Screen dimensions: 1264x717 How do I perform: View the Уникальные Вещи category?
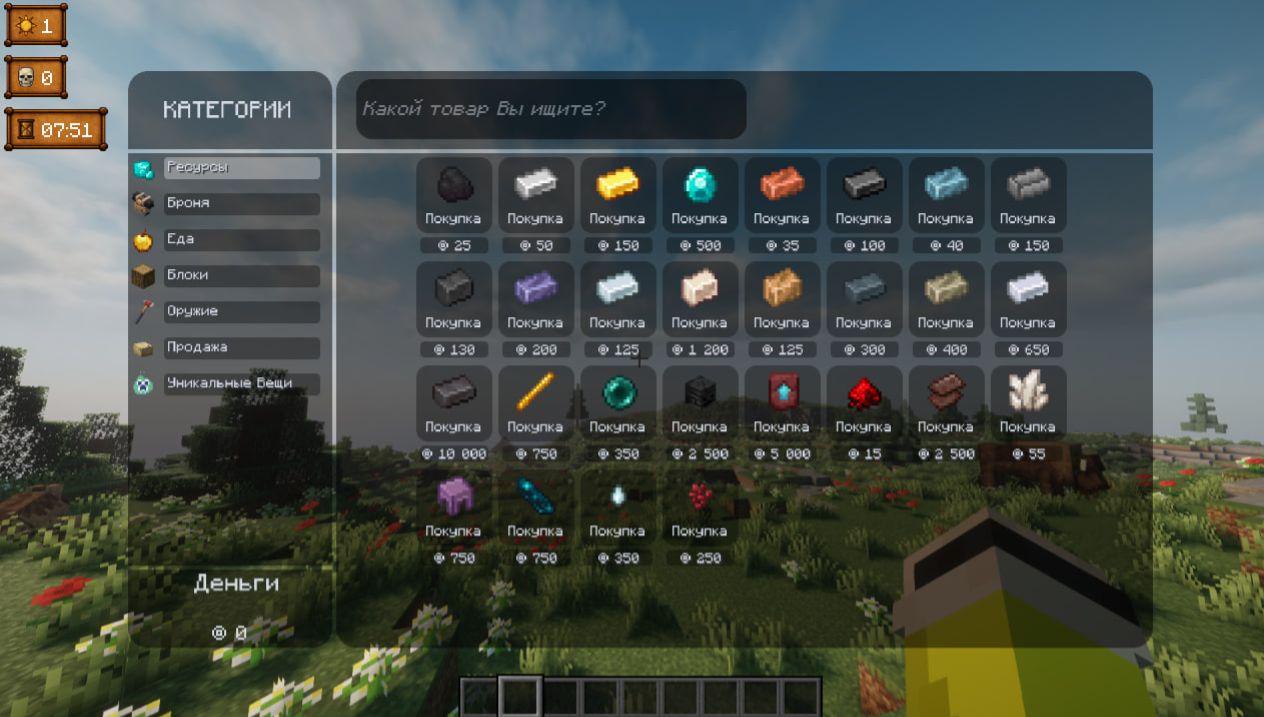(x=241, y=384)
